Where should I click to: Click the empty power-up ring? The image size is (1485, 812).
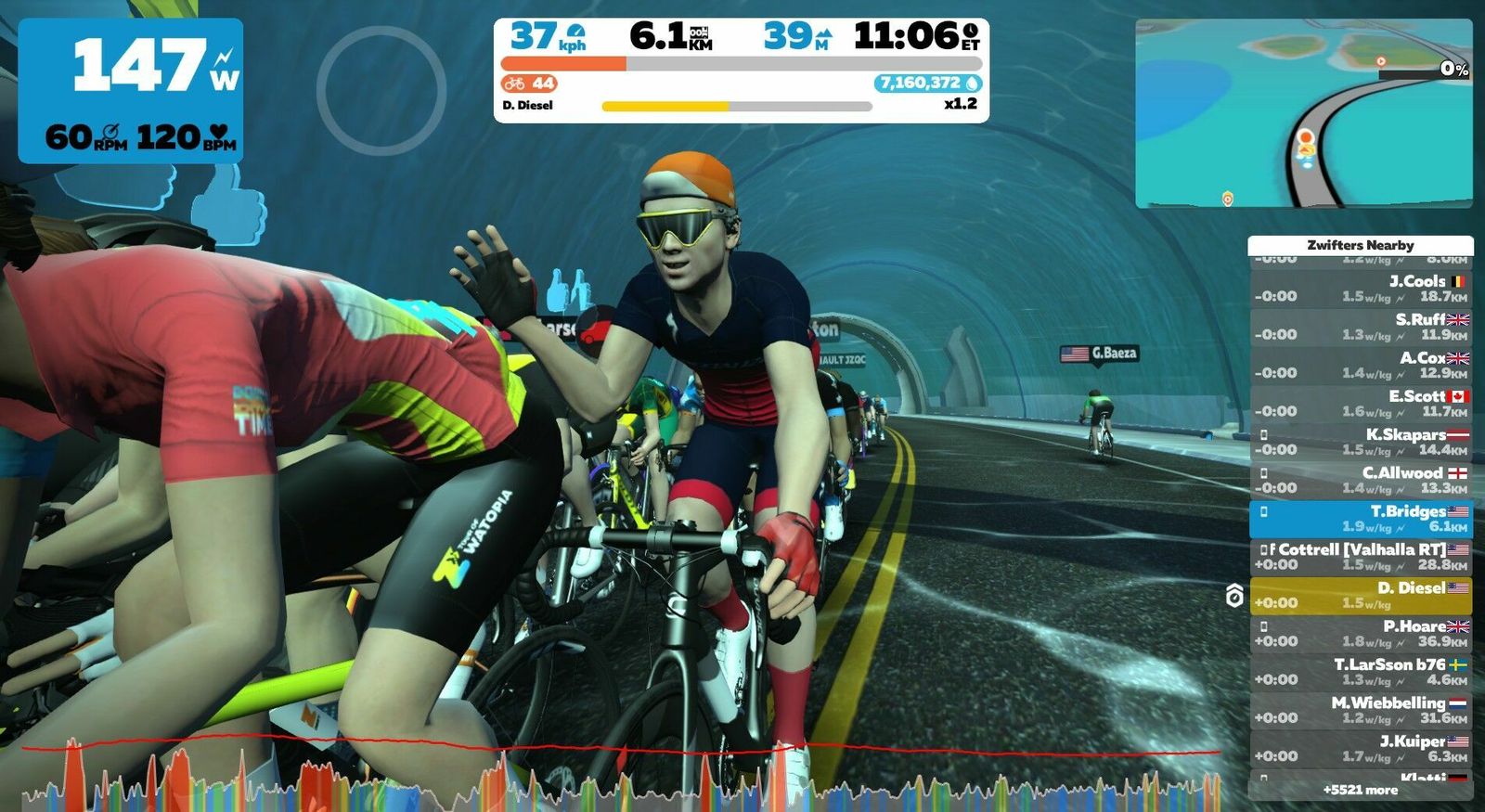pos(381,90)
